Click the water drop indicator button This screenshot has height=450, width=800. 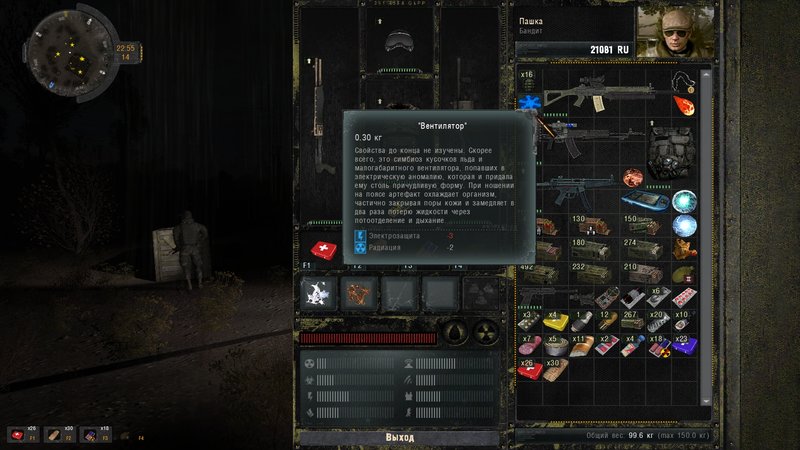point(455,331)
